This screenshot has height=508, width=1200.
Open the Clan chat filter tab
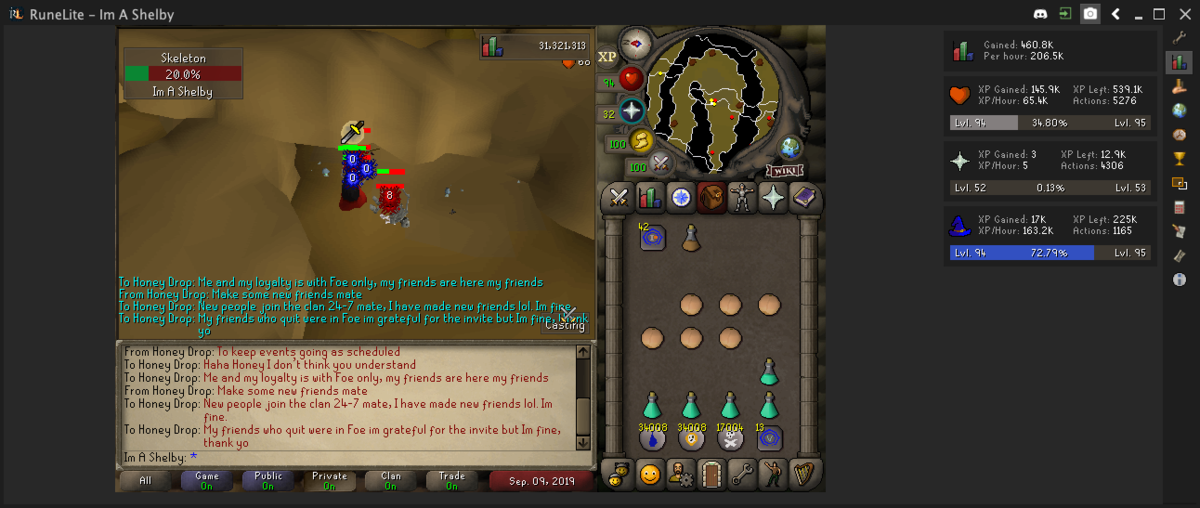point(391,480)
